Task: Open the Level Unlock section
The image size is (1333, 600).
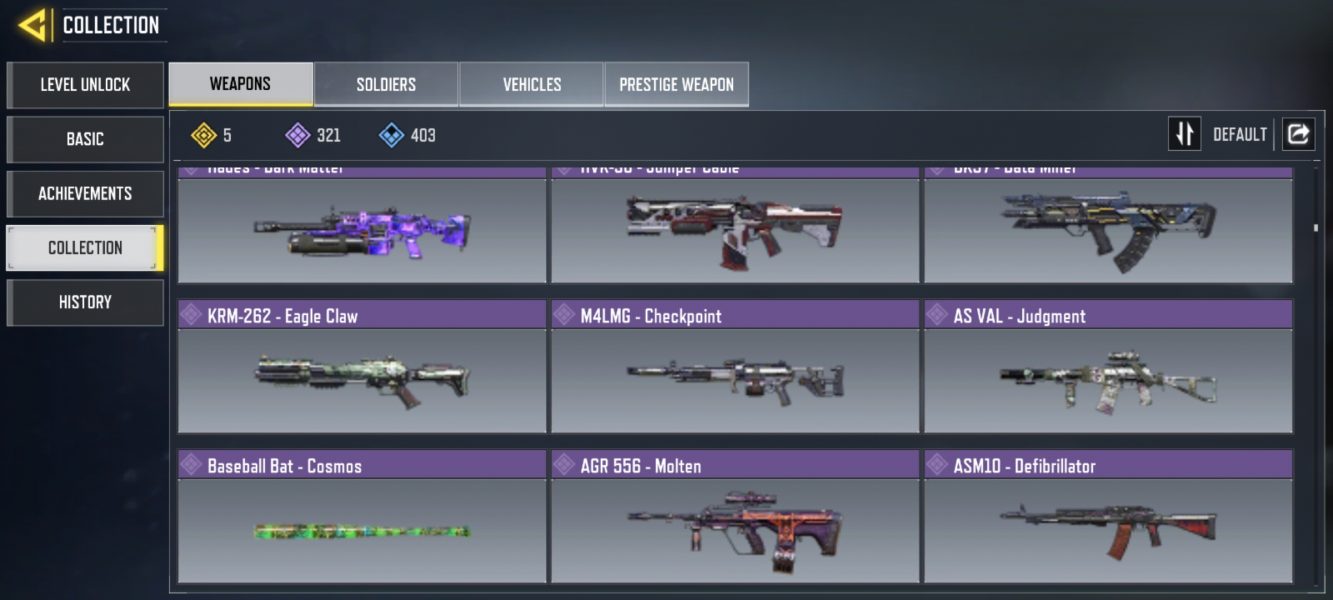Action: (85, 85)
